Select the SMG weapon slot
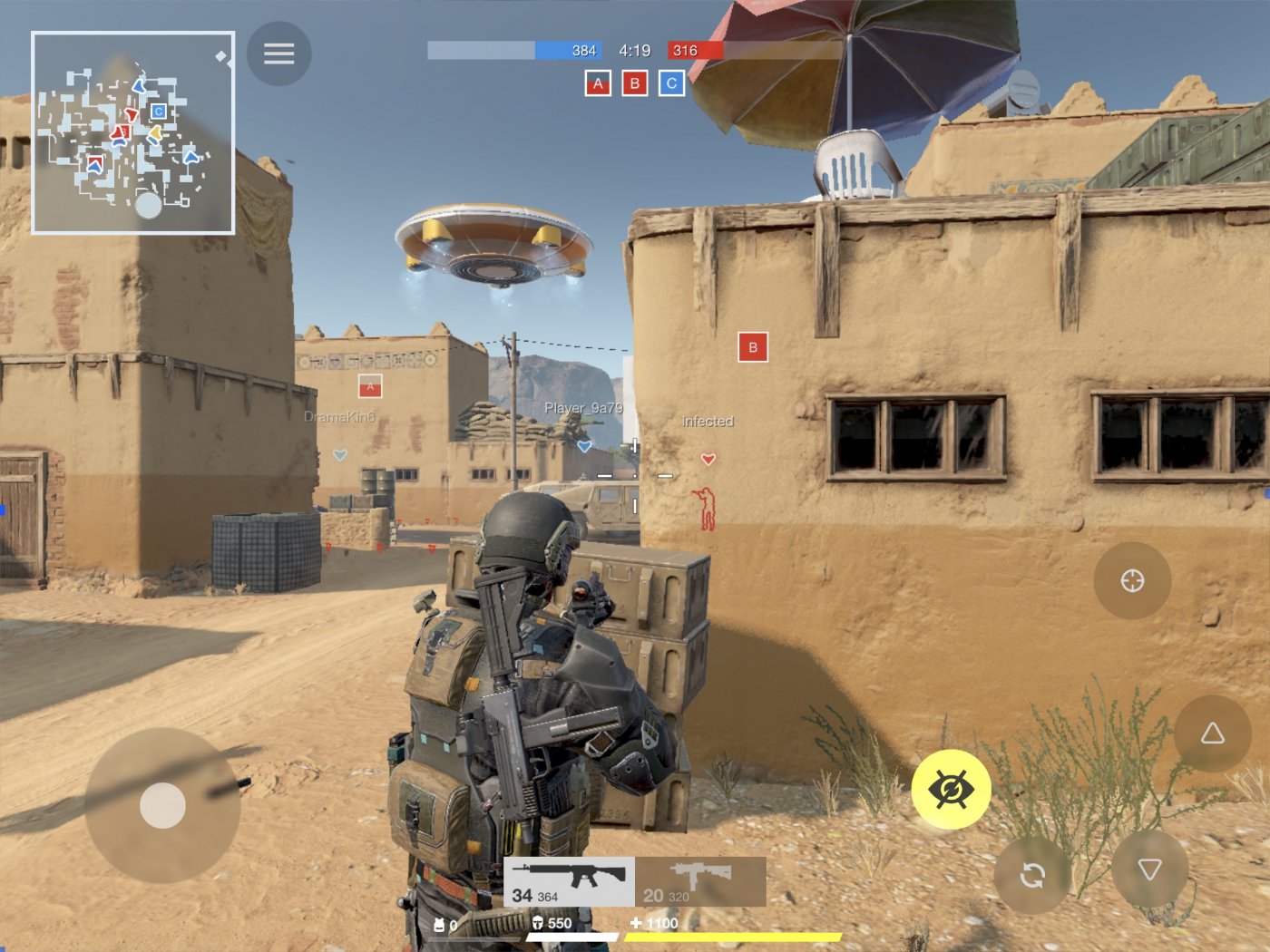This screenshot has width=1270, height=952. pos(701,880)
